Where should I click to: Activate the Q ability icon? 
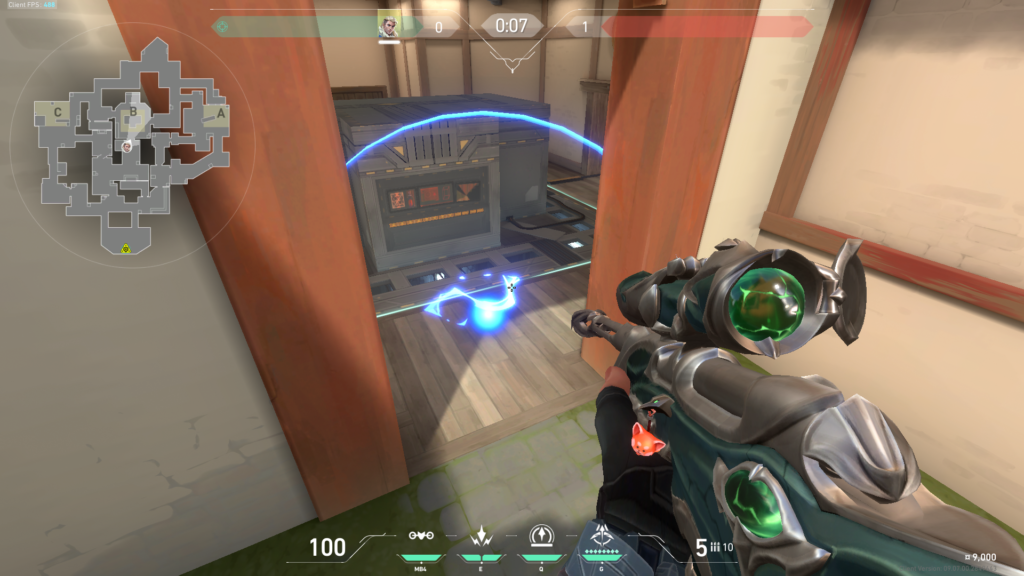click(543, 536)
